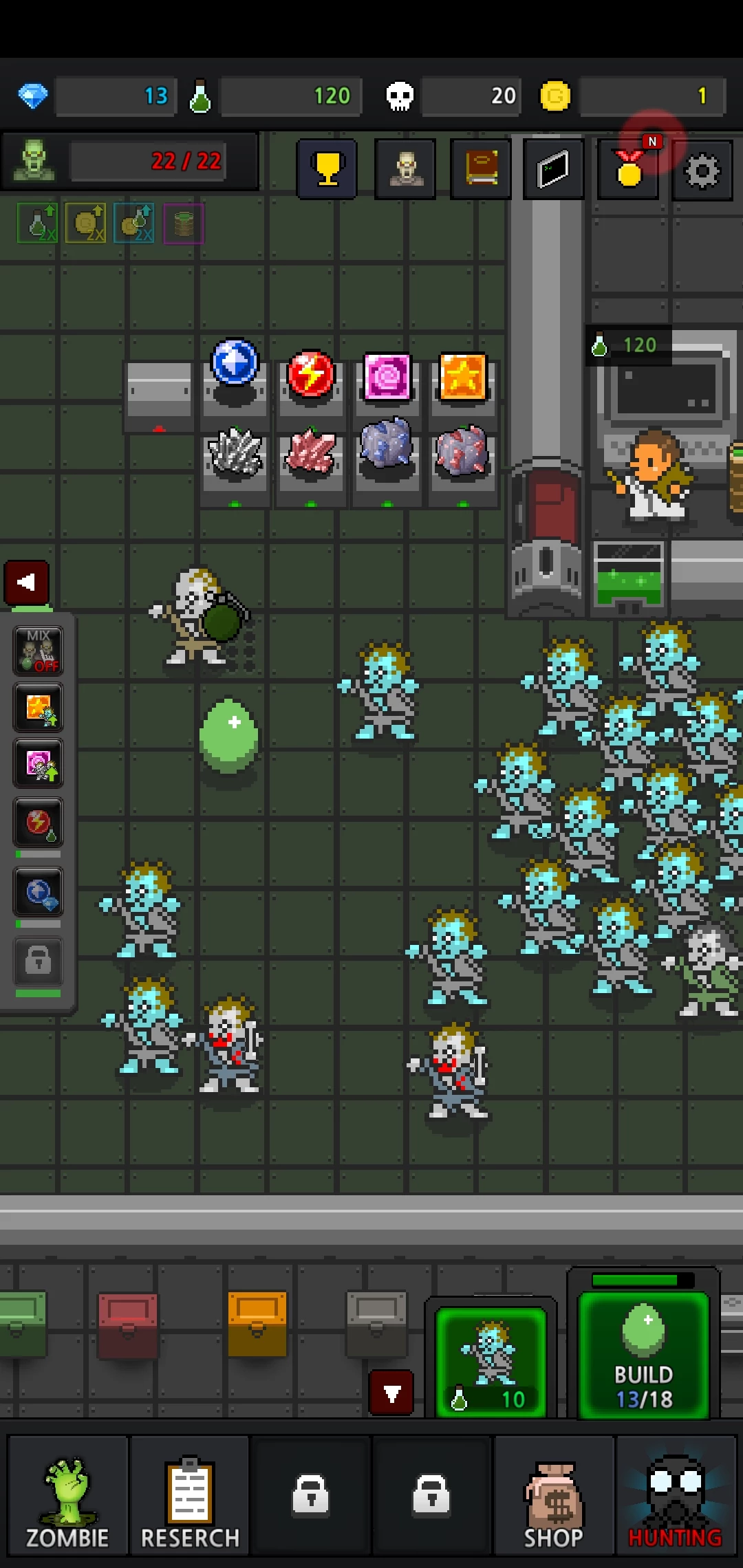Select the 2x potion boost icon
This screenshot has height=1568, width=743.
(37, 223)
